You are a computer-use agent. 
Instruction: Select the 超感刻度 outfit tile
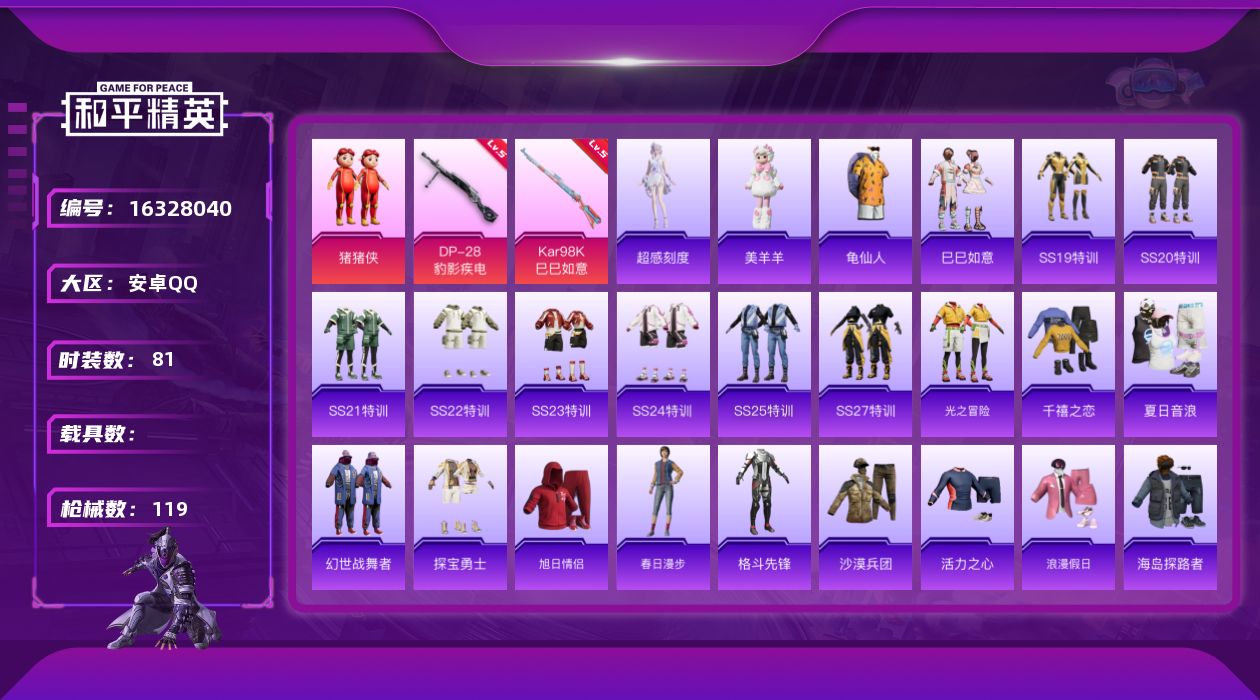tap(663, 211)
